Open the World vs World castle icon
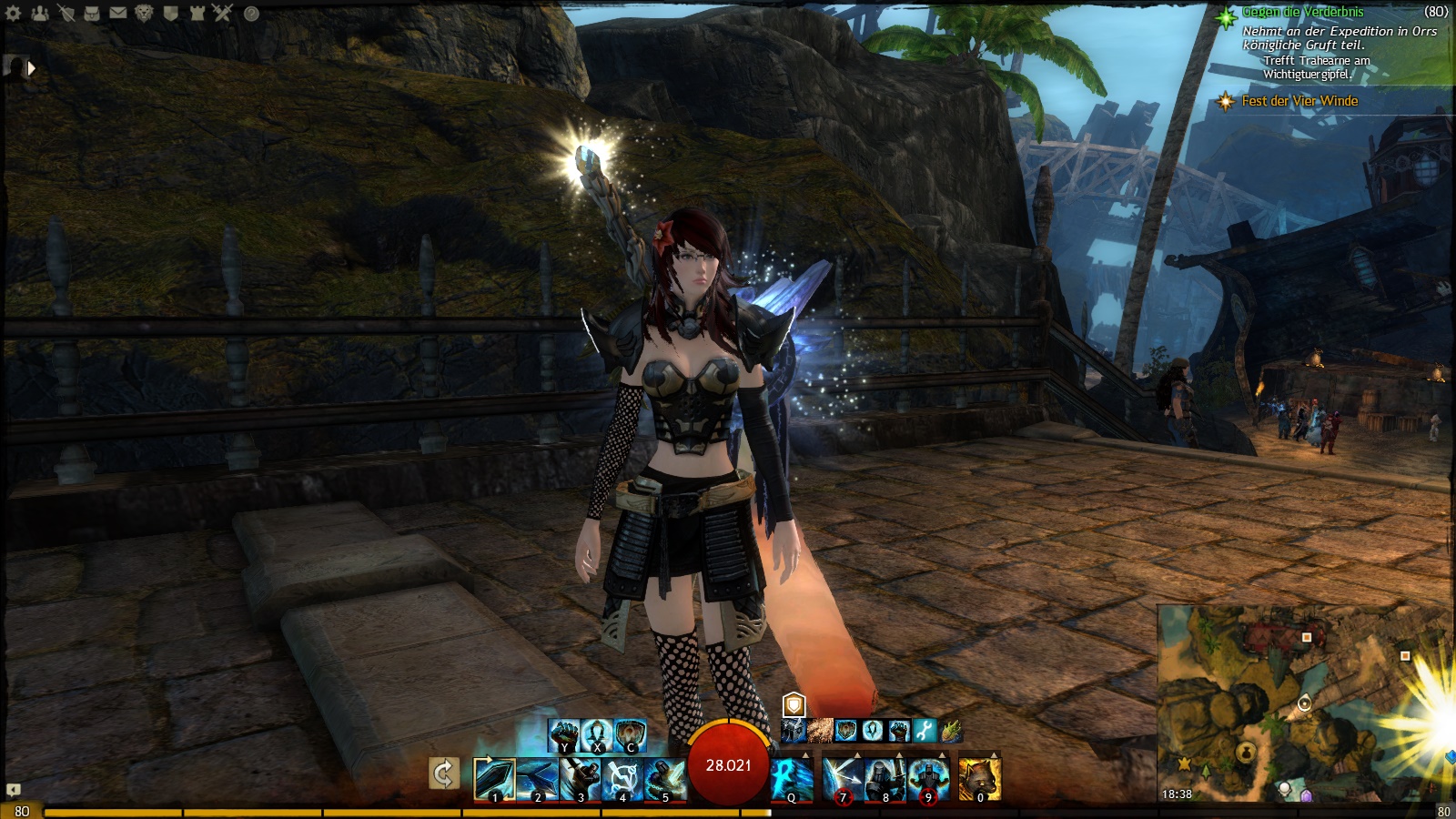This screenshot has height=819, width=1456. 197,13
